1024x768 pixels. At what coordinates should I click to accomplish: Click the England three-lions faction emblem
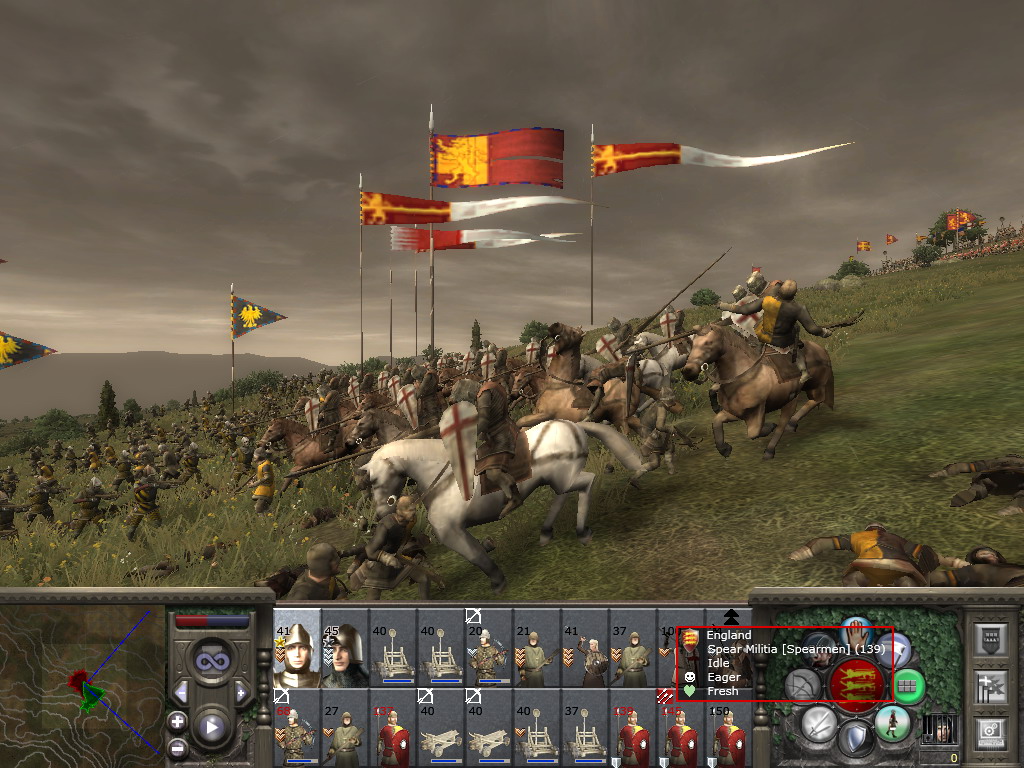pyautogui.click(x=856, y=684)
